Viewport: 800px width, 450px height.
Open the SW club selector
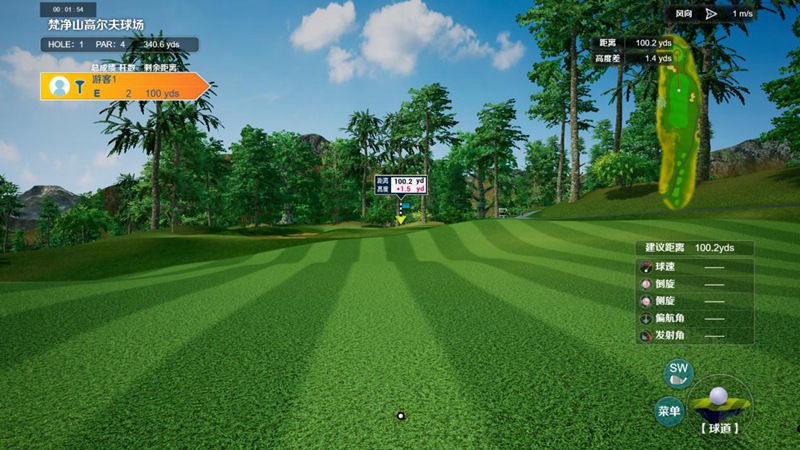click(679, 375)
